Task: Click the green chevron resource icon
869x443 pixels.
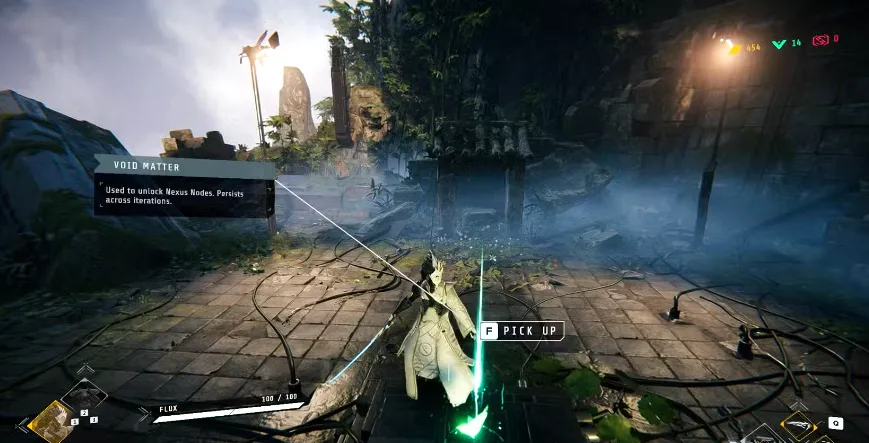Action: tap(780, 43)
